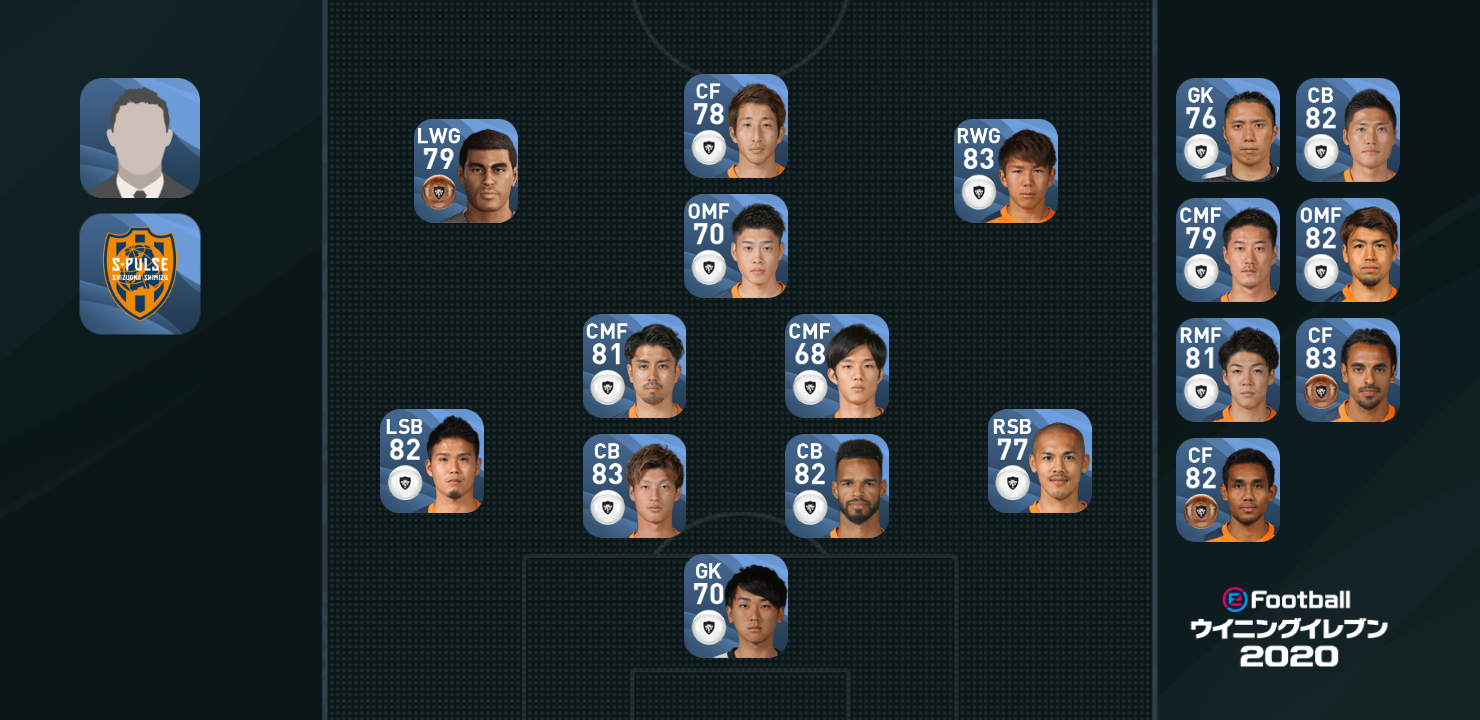The height and width of the screenshot is (720, 1480).
Task: Choose the substitute CF 83 card
Action: 1348,370
